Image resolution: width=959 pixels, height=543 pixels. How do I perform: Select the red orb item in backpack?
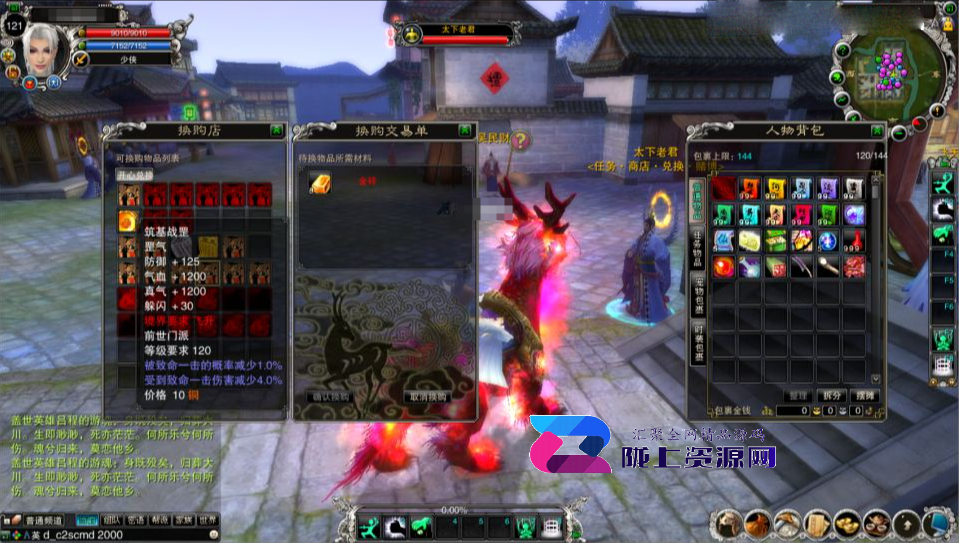click(723, 266)
